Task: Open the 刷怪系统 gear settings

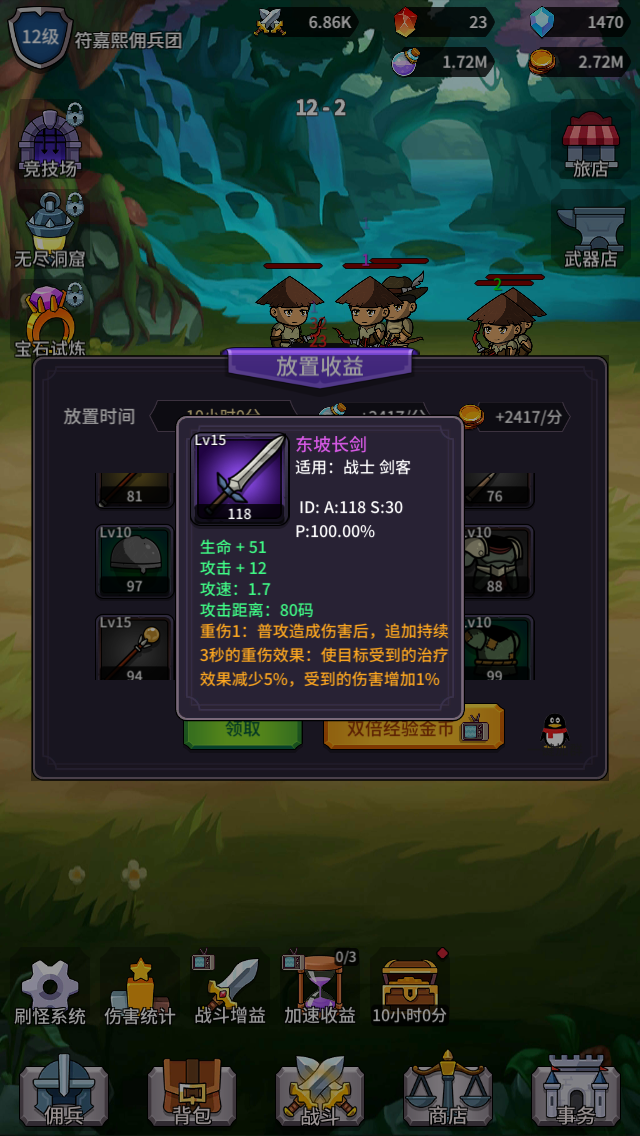Action: point(50,992)
